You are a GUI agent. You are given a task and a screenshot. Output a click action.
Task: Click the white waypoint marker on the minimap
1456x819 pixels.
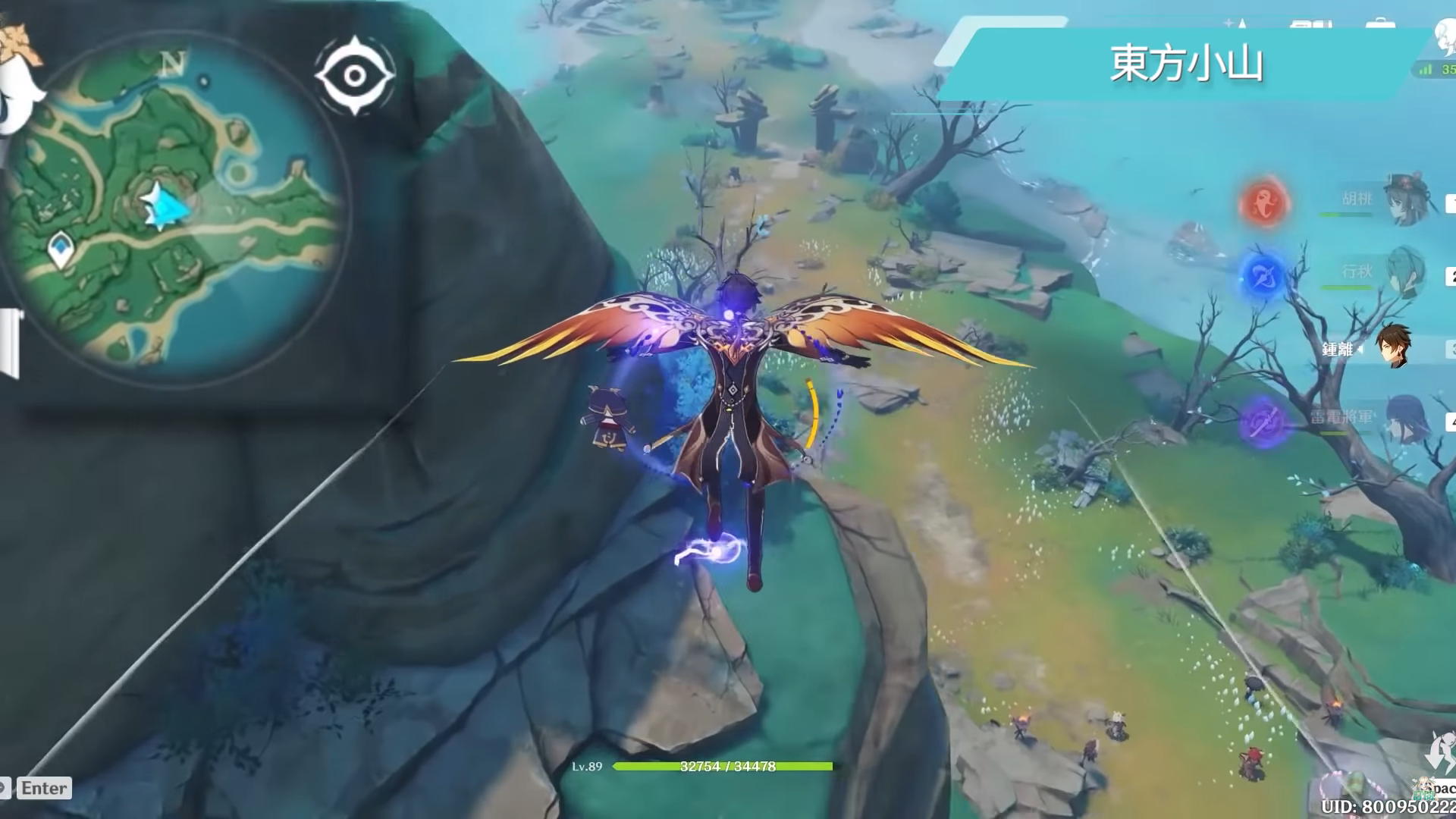tap(60, 249)
